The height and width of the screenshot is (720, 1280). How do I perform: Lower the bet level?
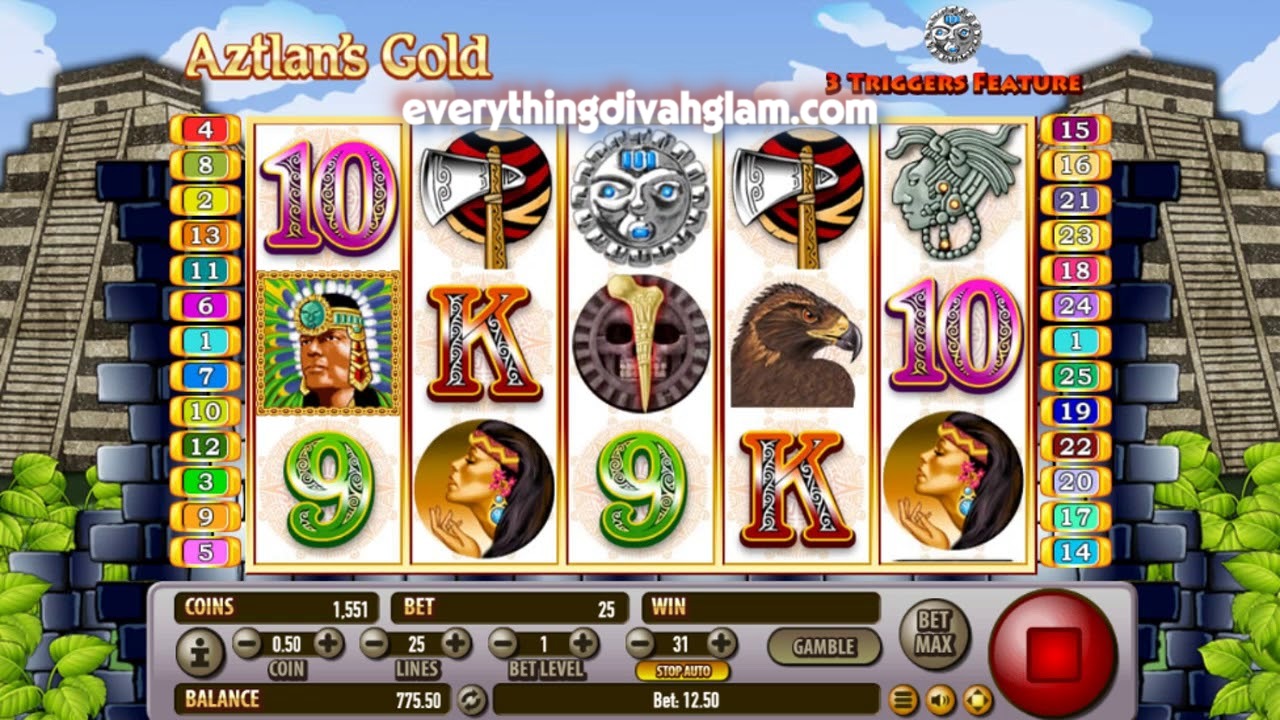(504, 642)
